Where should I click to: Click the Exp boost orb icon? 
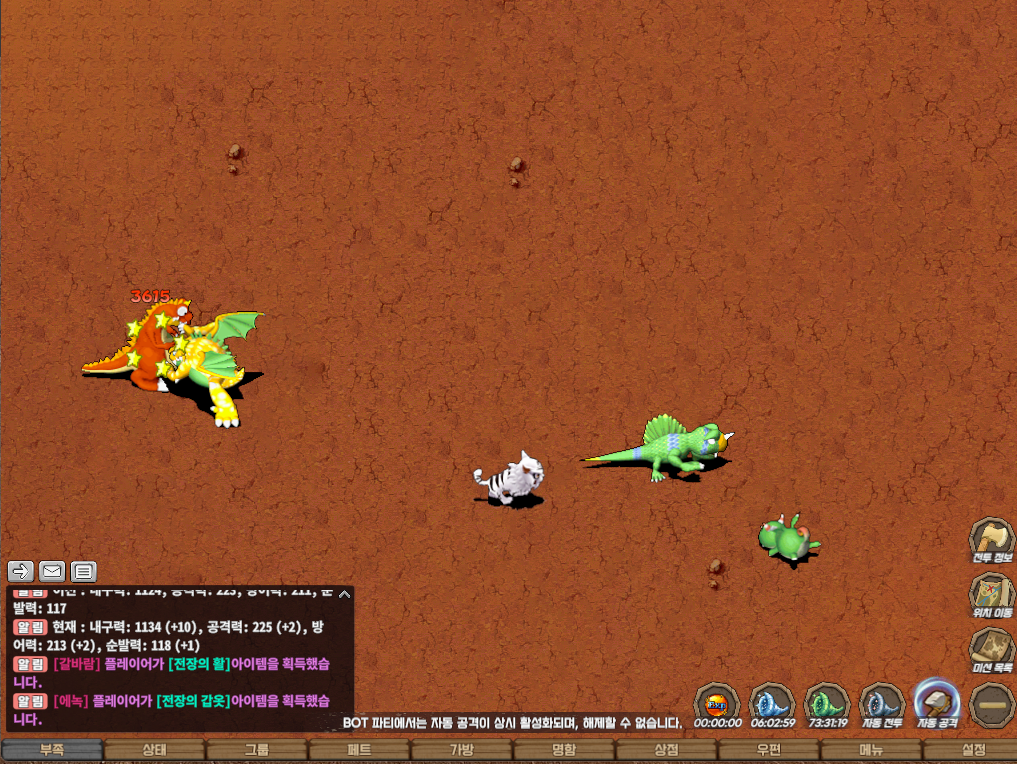coord(717,700)
